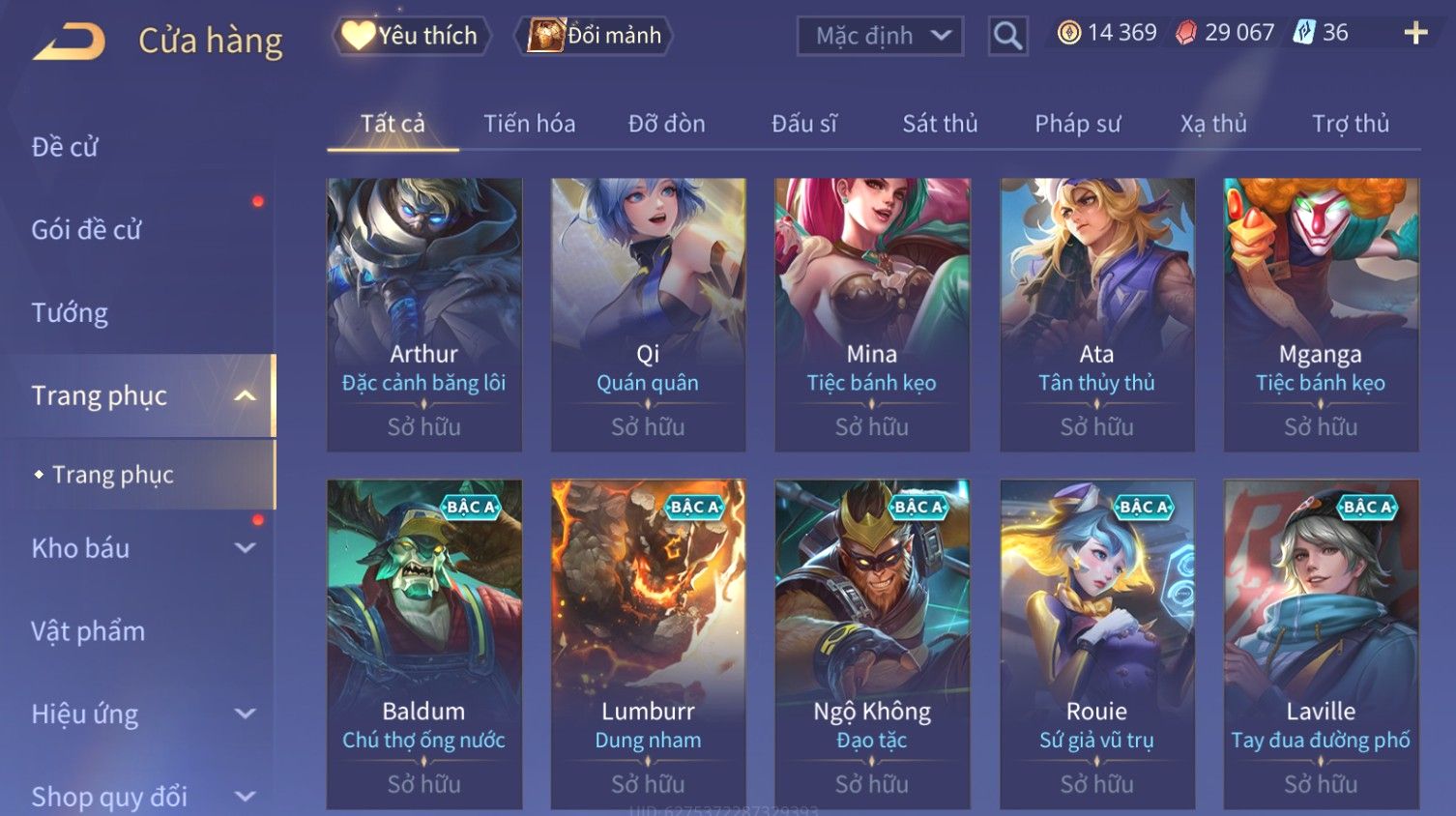Click the magnifying glass search button
The height and width of the screenshot is (816, 1456).
tap(1007, 37)
